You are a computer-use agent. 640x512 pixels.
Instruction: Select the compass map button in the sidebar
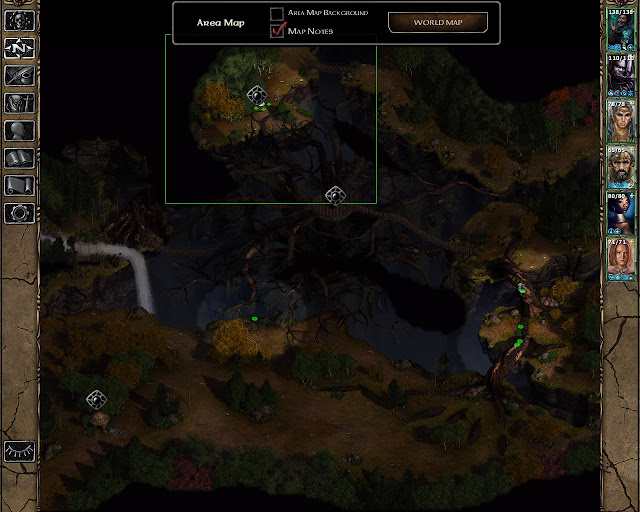[20, 47]
